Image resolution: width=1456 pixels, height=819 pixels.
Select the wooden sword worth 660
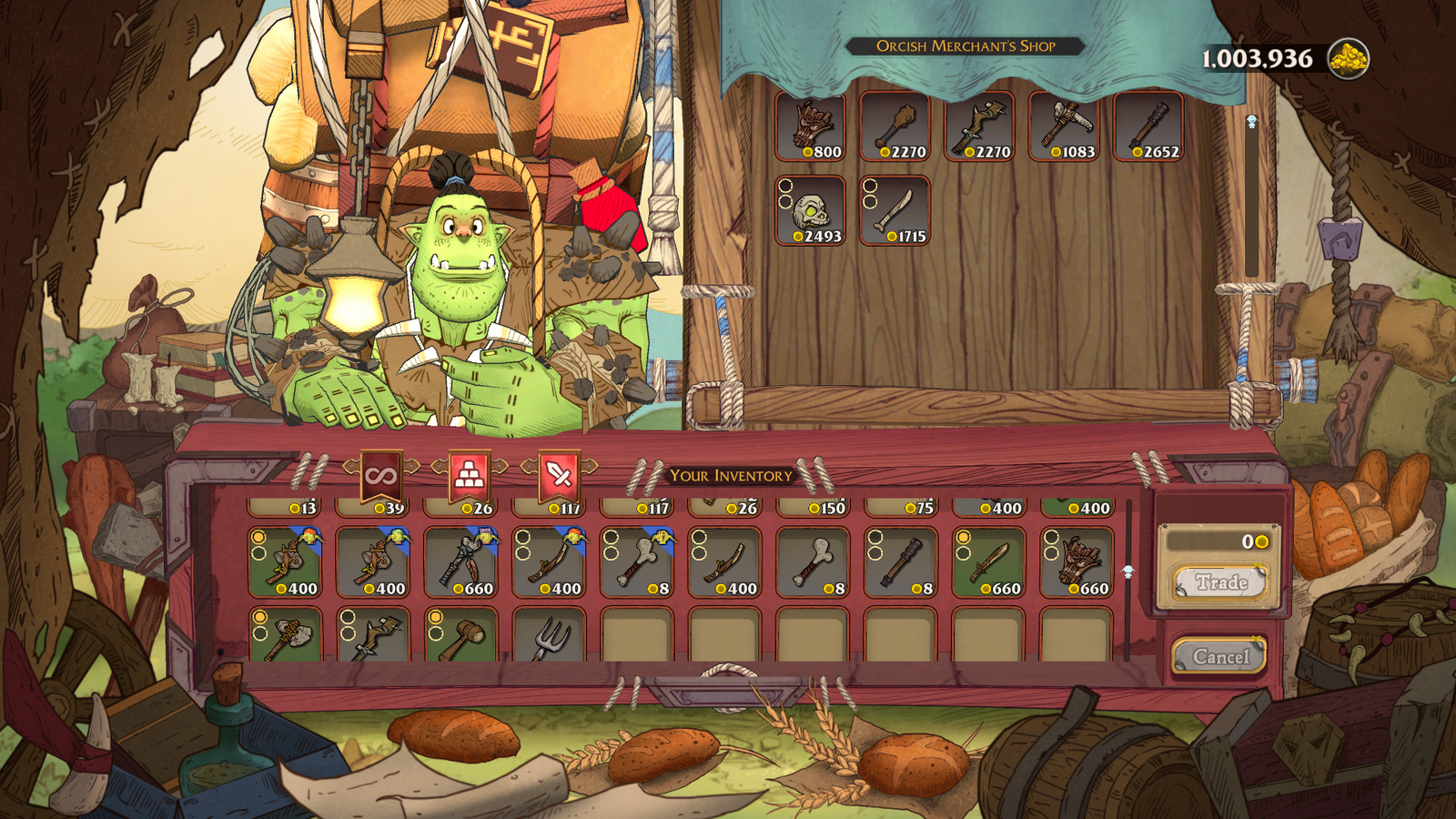tap(988, 562)
